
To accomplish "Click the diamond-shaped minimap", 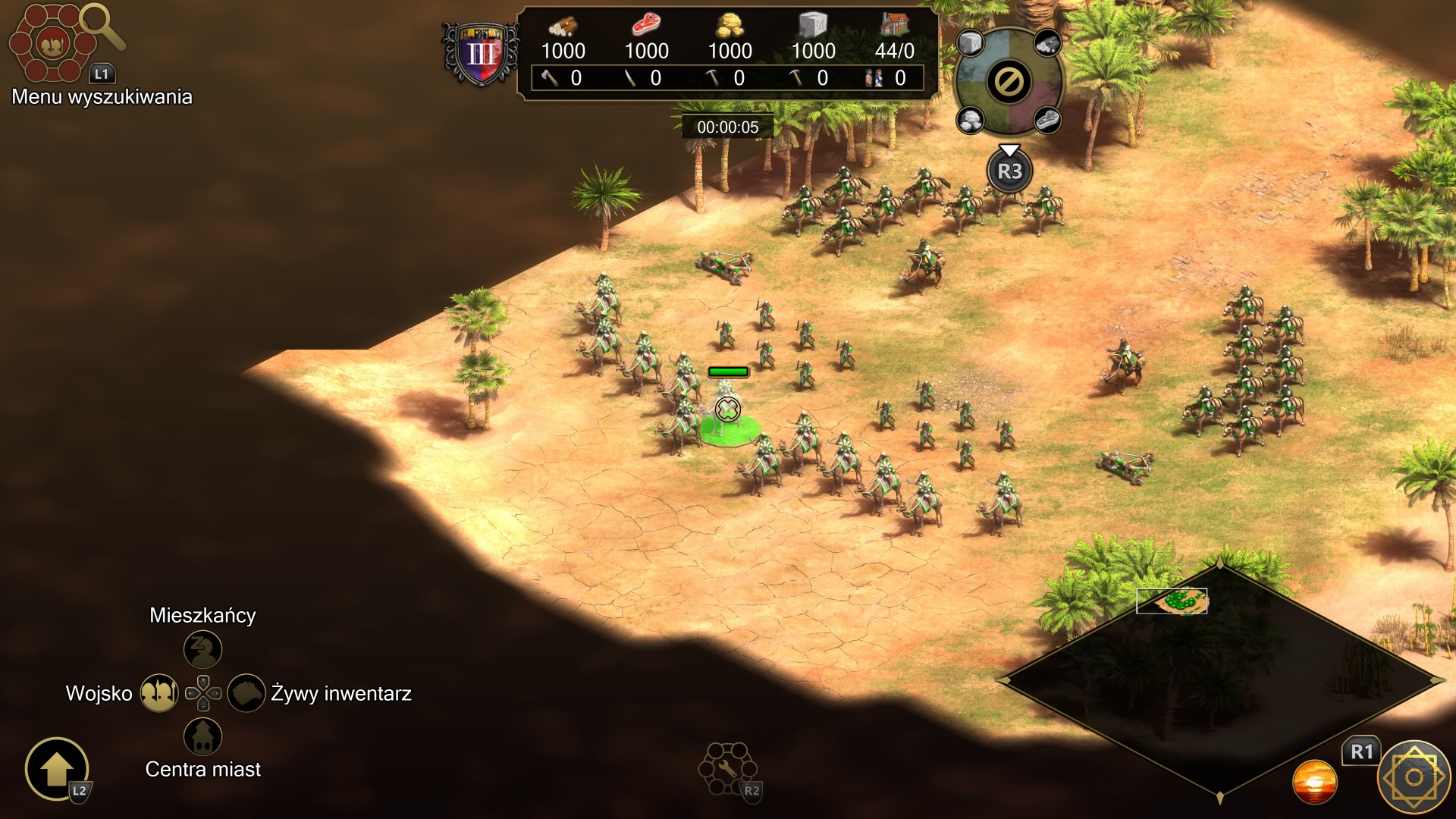I will [x=1219, y=679].
